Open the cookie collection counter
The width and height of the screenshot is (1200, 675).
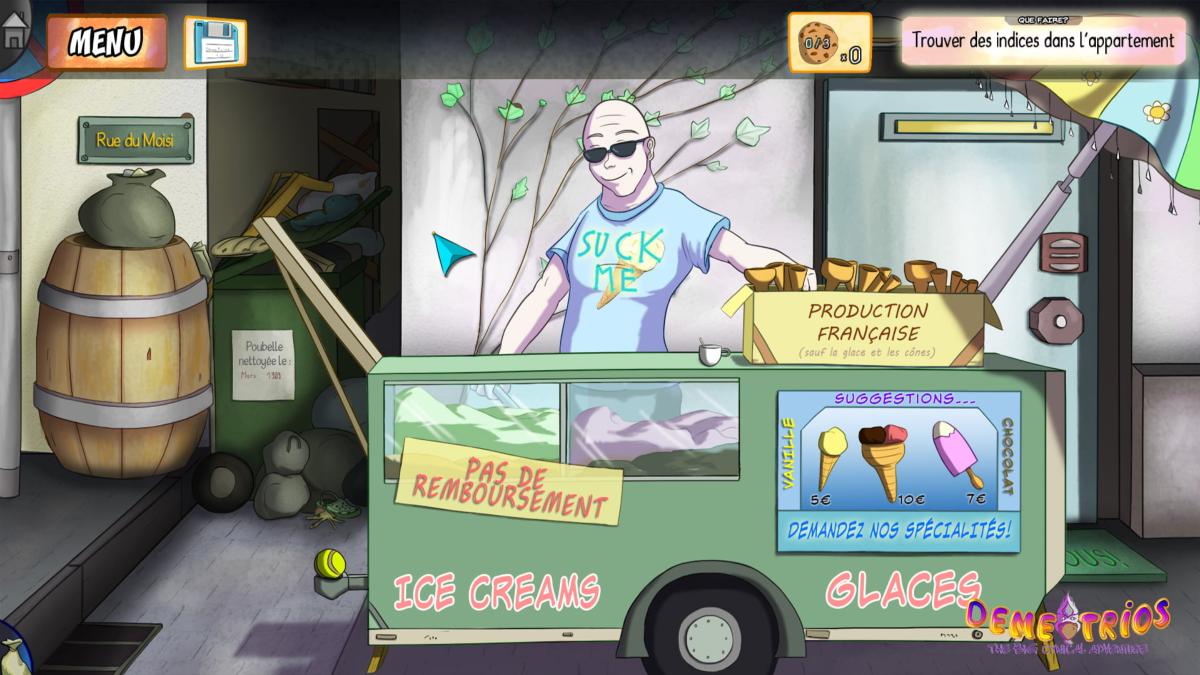tap(829, 43)
